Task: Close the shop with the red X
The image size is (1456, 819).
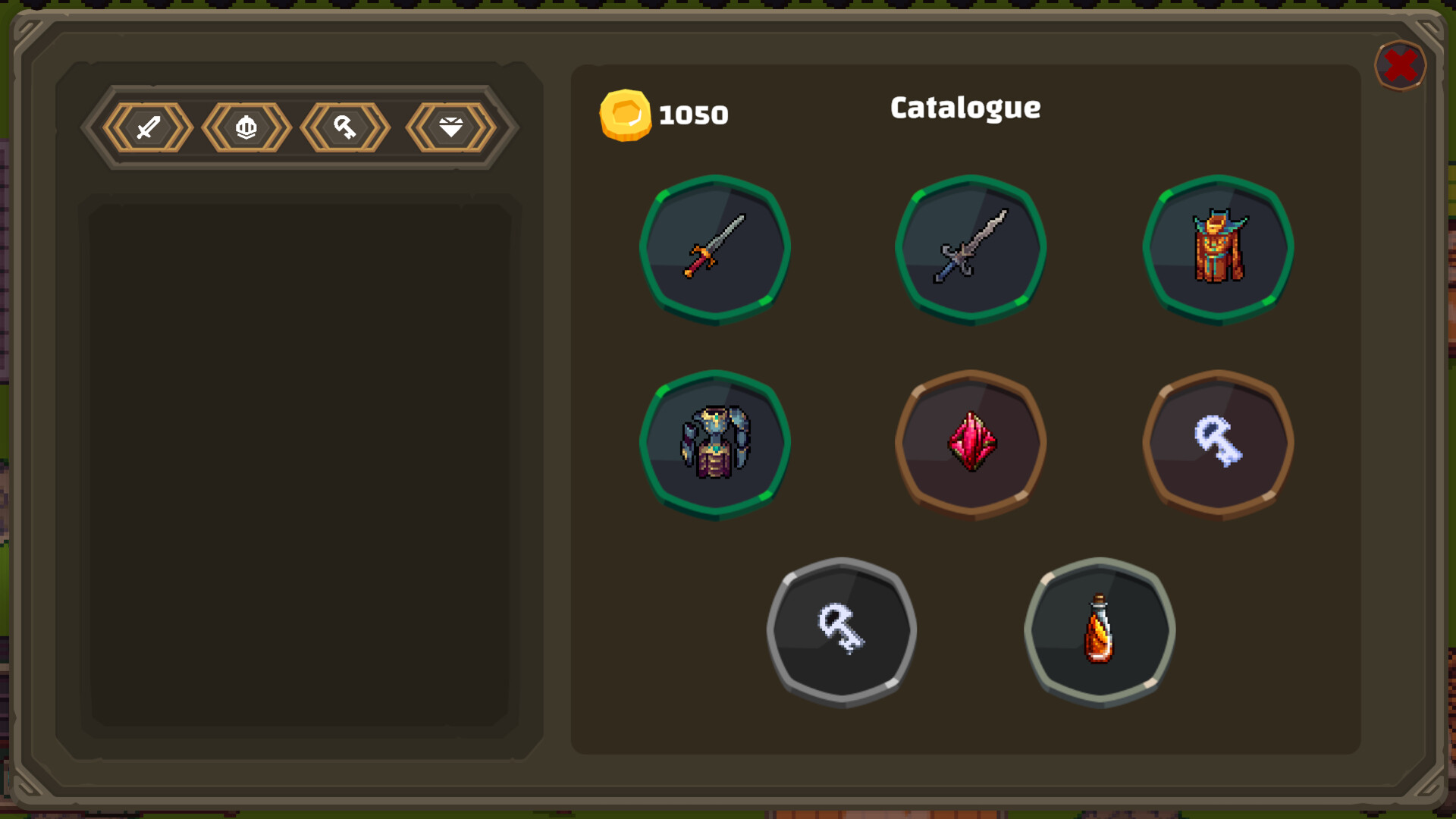Action: (1400, 67)
